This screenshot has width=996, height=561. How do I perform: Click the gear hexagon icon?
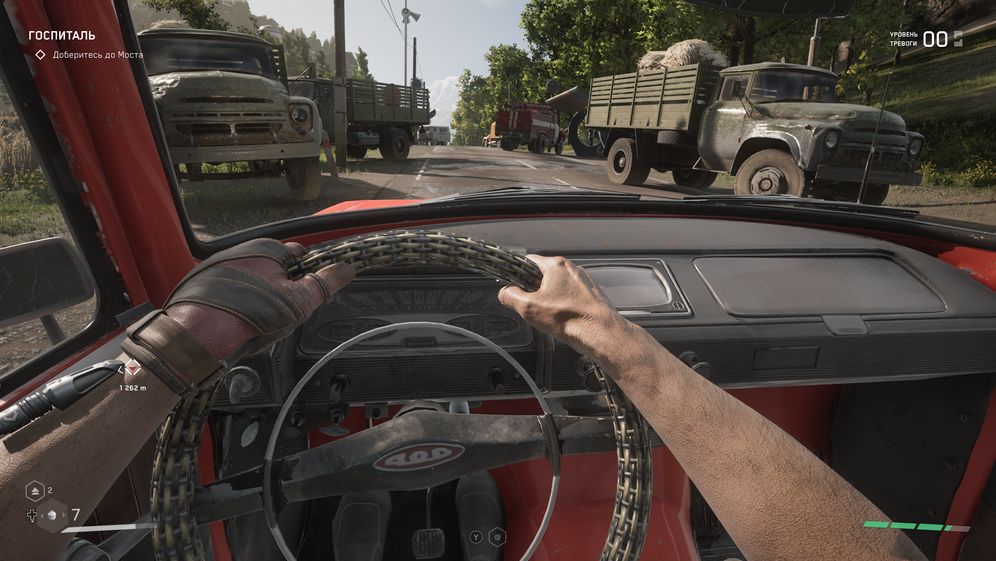pos(497,537)
